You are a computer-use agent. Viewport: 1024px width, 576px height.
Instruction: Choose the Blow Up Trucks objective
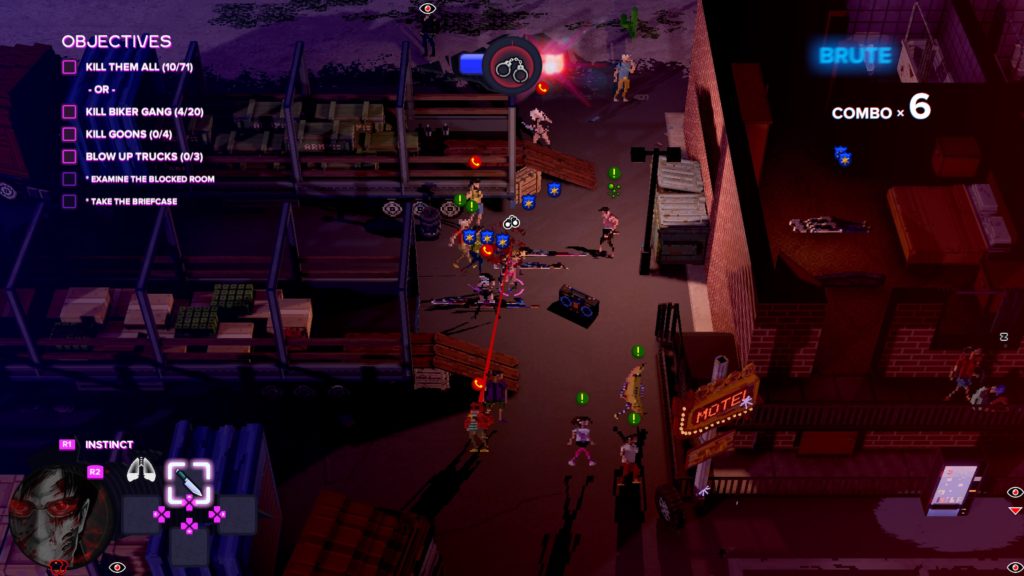(138, 156)
